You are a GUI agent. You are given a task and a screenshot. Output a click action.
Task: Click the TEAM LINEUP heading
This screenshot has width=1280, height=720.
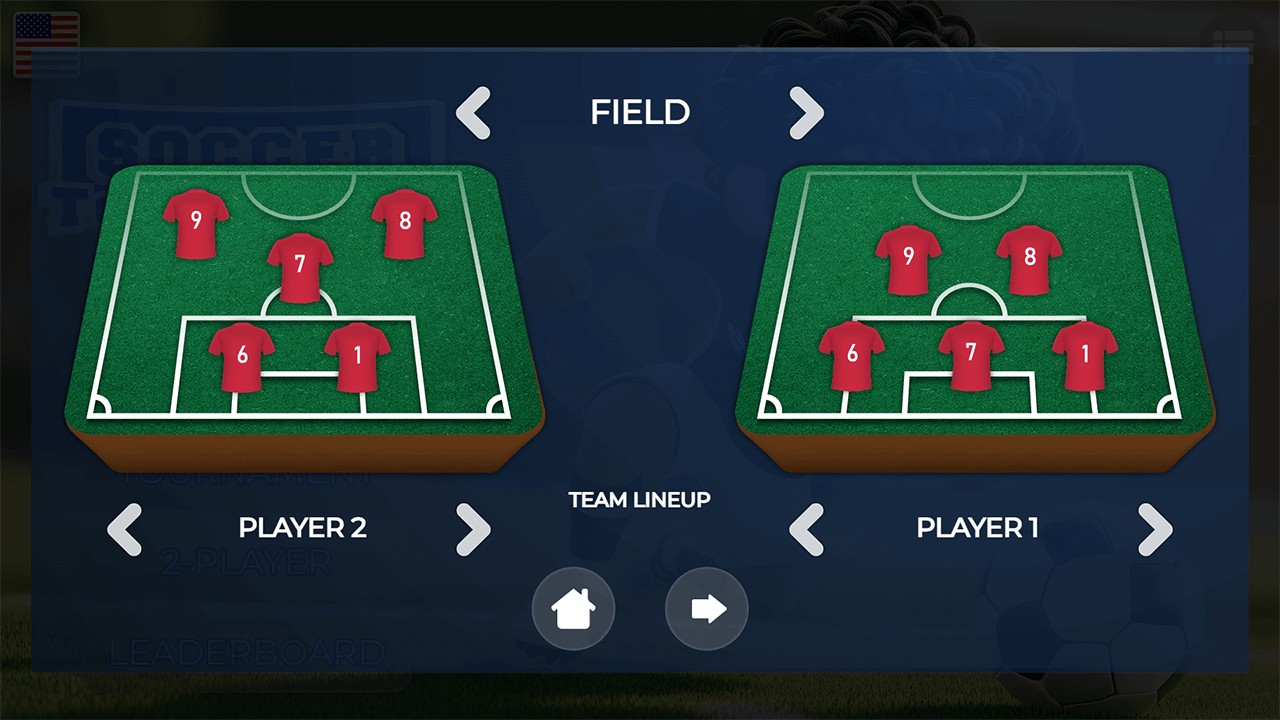pos(640,501)
